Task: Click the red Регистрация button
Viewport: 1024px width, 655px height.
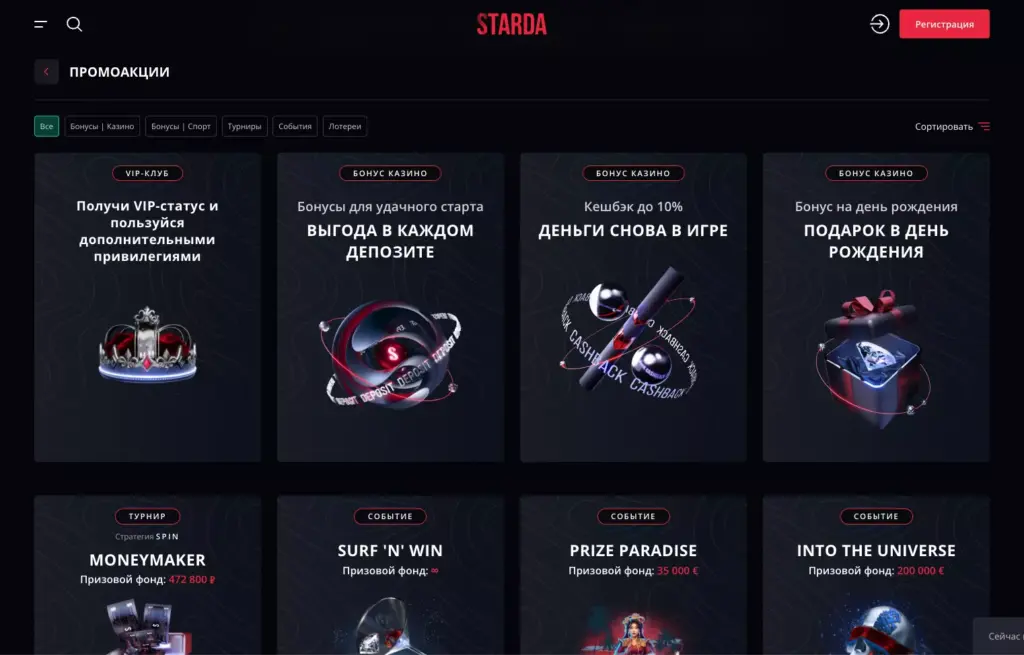Action: coord(944,24)
